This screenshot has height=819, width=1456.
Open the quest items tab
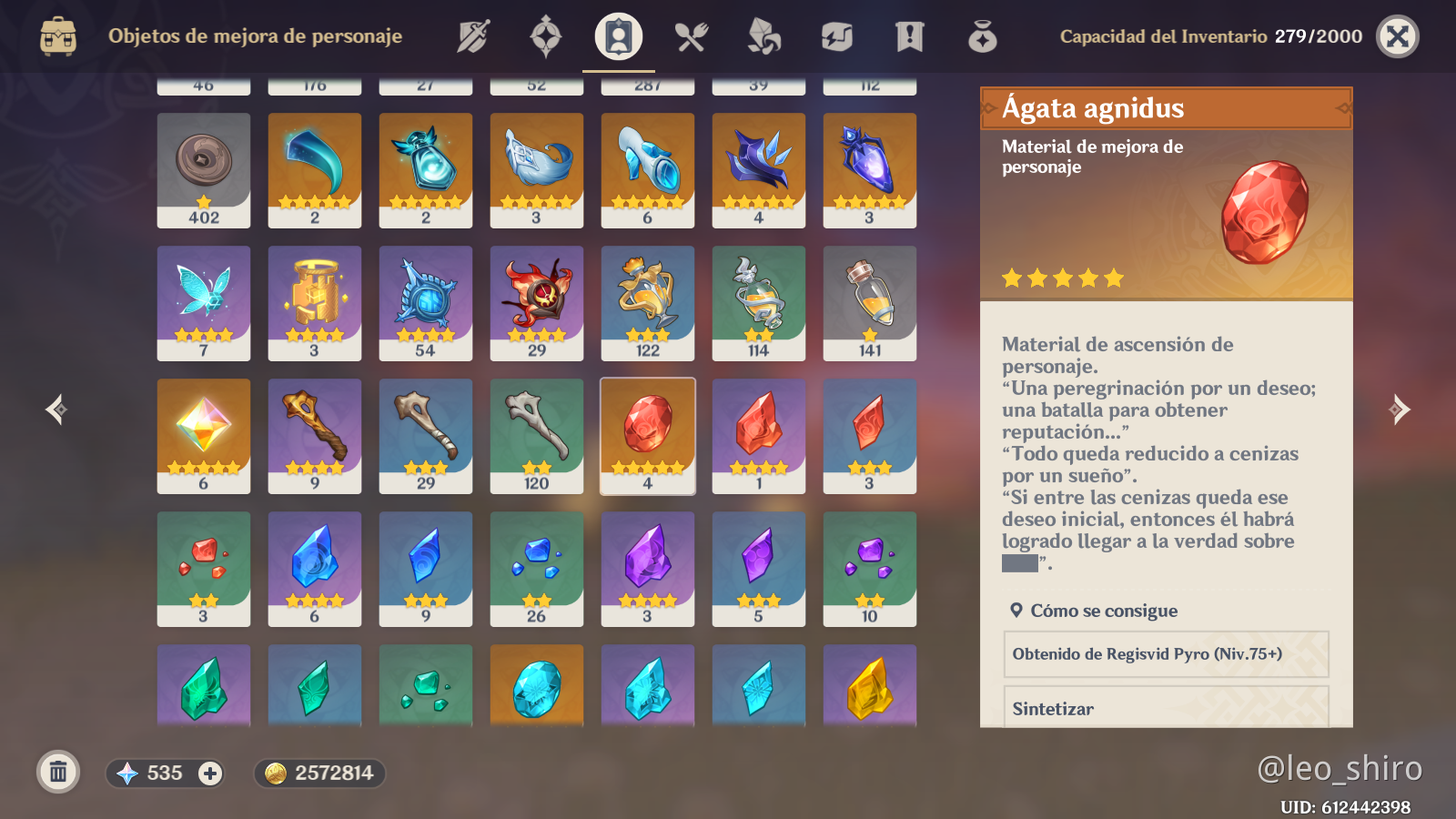[910, 36]
